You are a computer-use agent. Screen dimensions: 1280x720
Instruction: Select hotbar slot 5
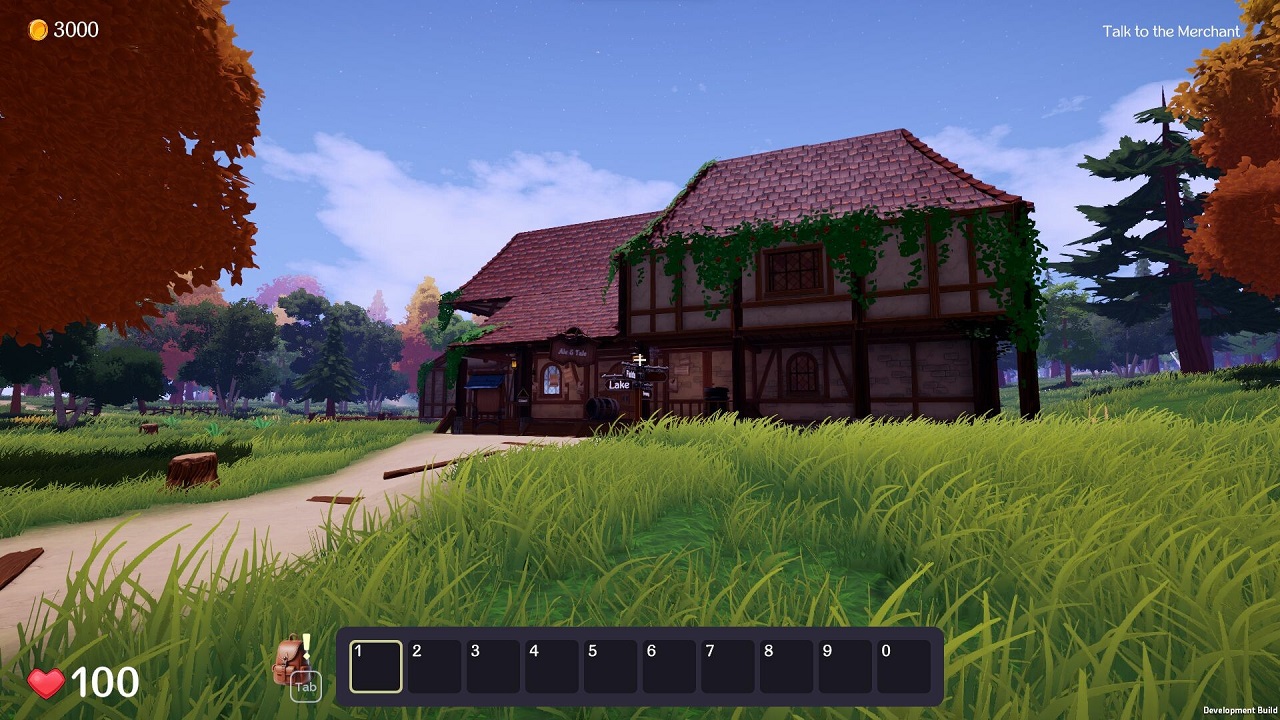(x=609, y=666)
